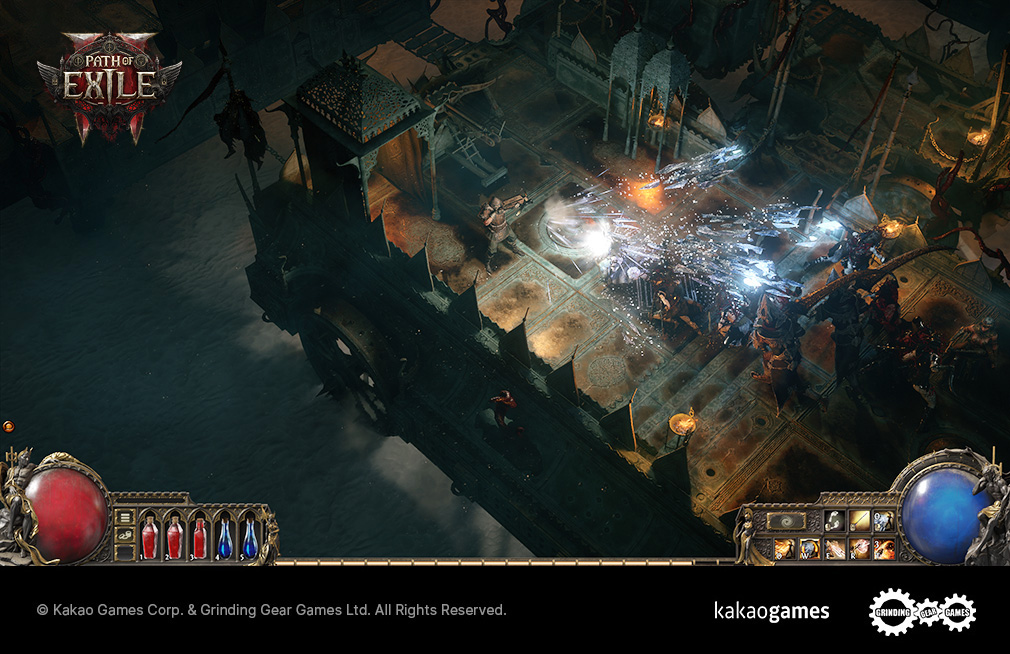The image size is (1010, 654).
Task: Activate the golden staff strike skill
Action: tap(860, 521)
